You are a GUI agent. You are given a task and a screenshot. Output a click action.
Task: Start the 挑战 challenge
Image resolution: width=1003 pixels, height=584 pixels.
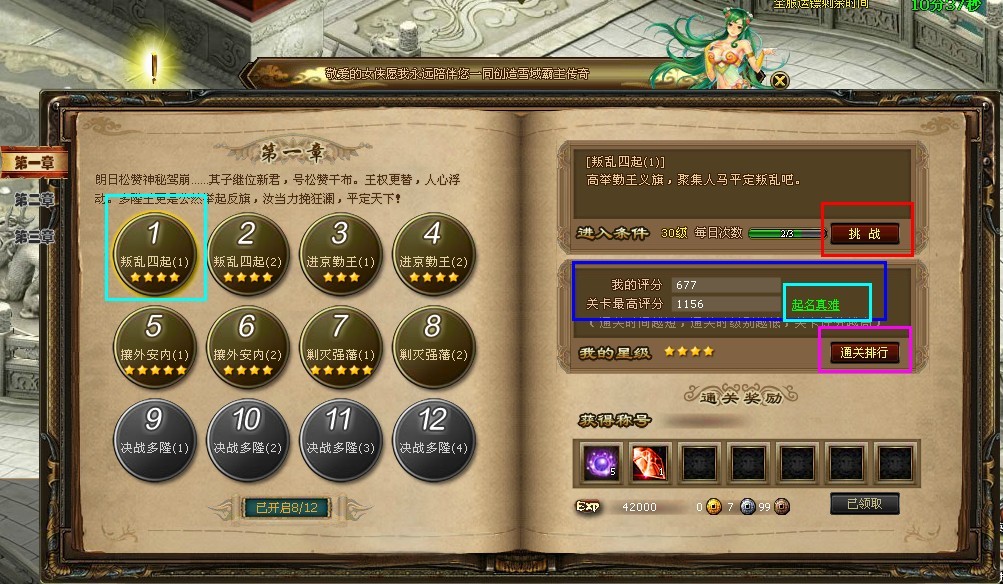(865, 233)
